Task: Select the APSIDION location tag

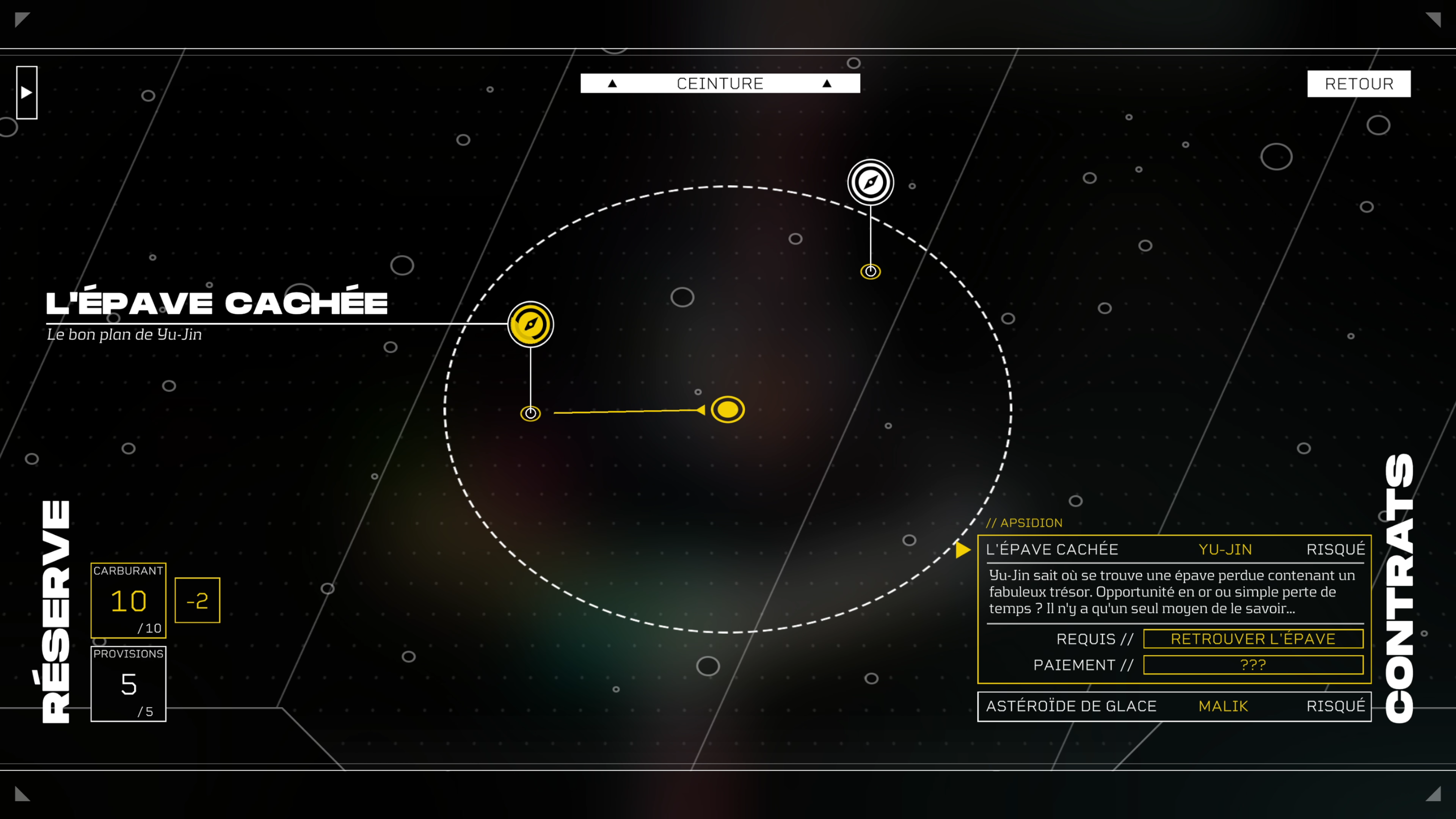Action: click(1025, 523)
